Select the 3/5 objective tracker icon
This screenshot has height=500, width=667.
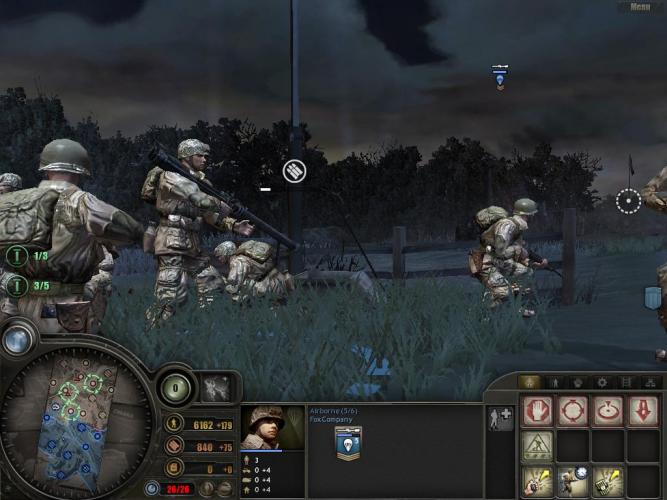[x=16, y=285]
